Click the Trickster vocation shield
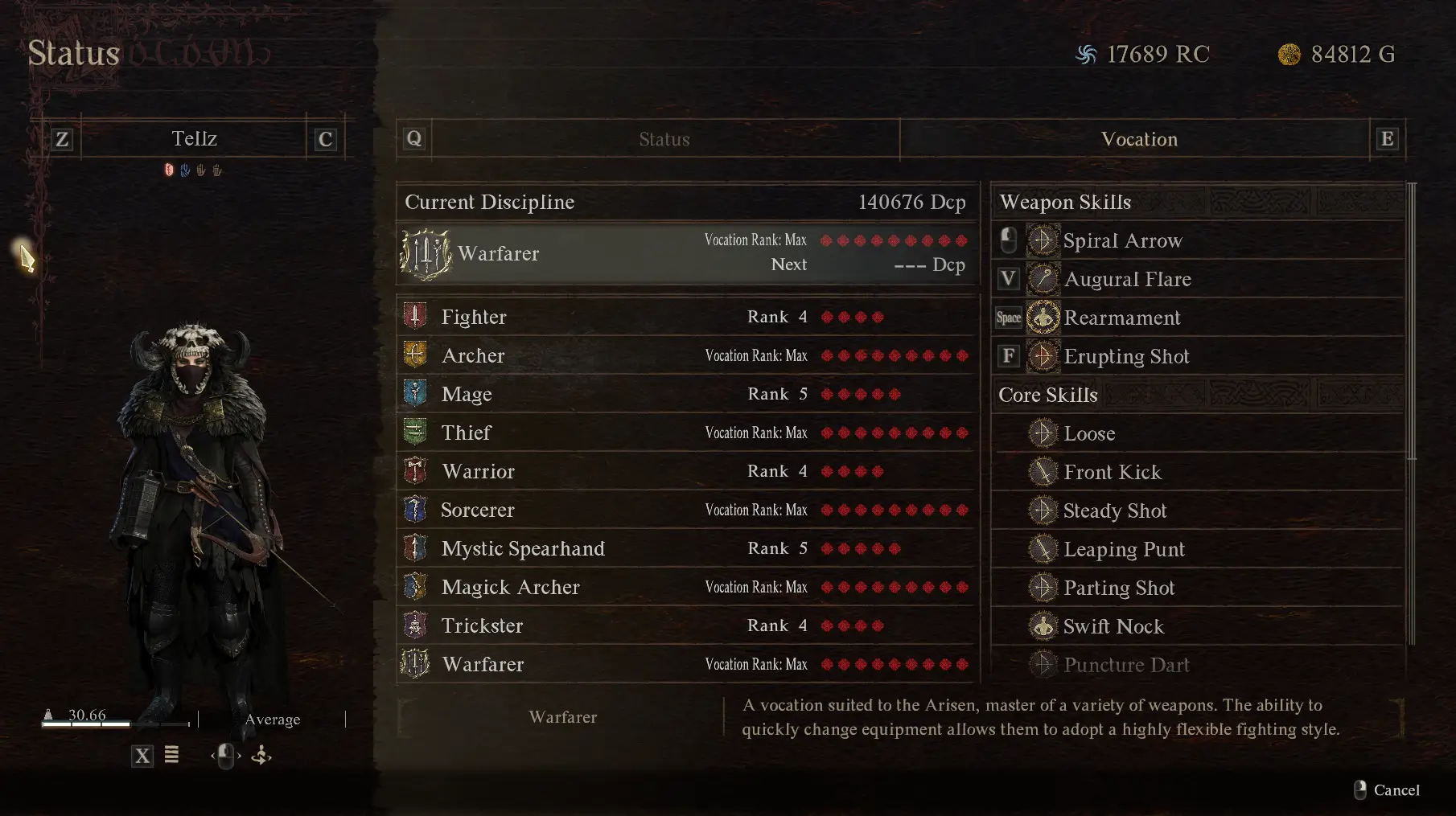The width and height of the screenshot is (1456, 816). point(415,625)
